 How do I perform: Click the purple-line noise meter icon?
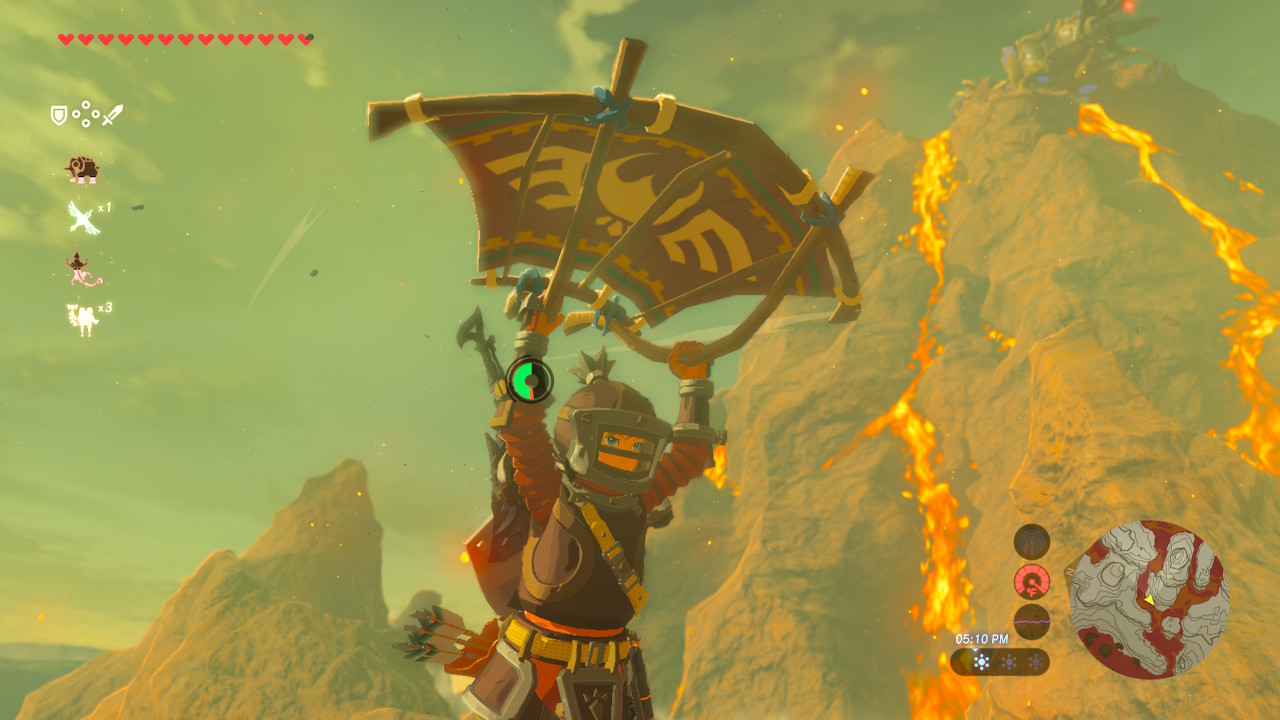pyautogui.click(x=1031, y=621)
